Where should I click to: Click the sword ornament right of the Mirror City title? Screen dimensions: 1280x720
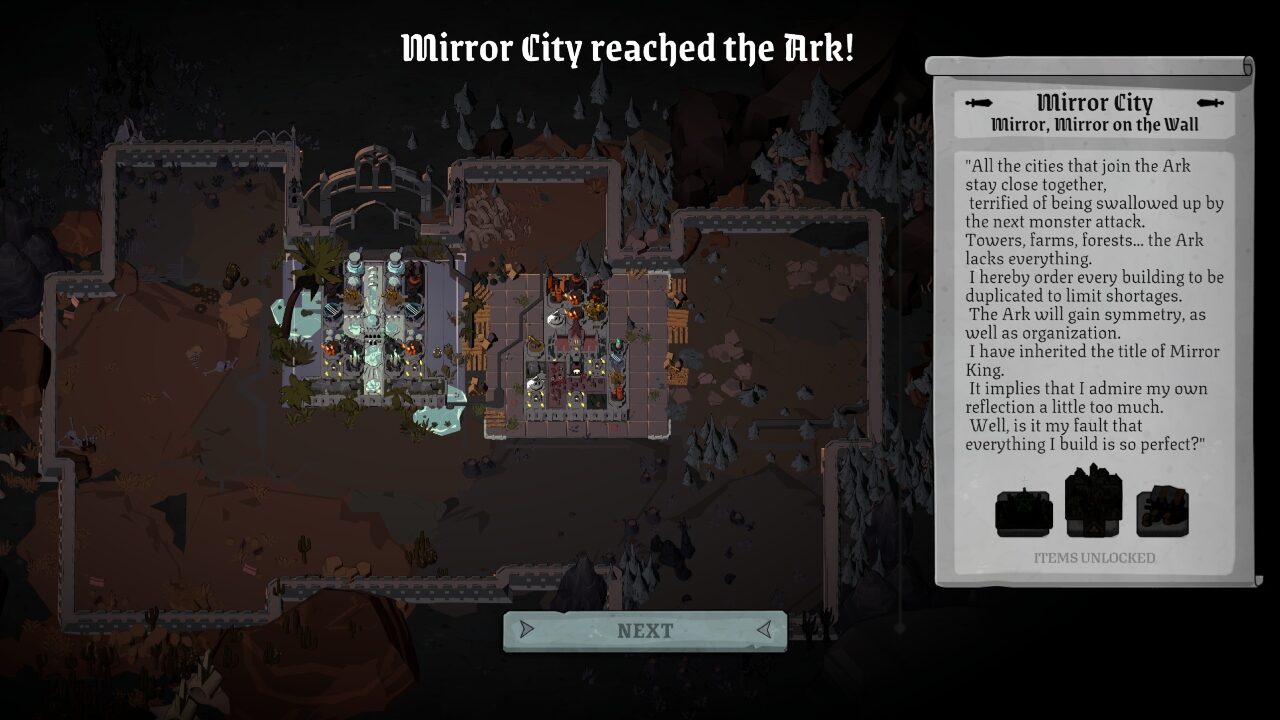[x=1211, y=101]
